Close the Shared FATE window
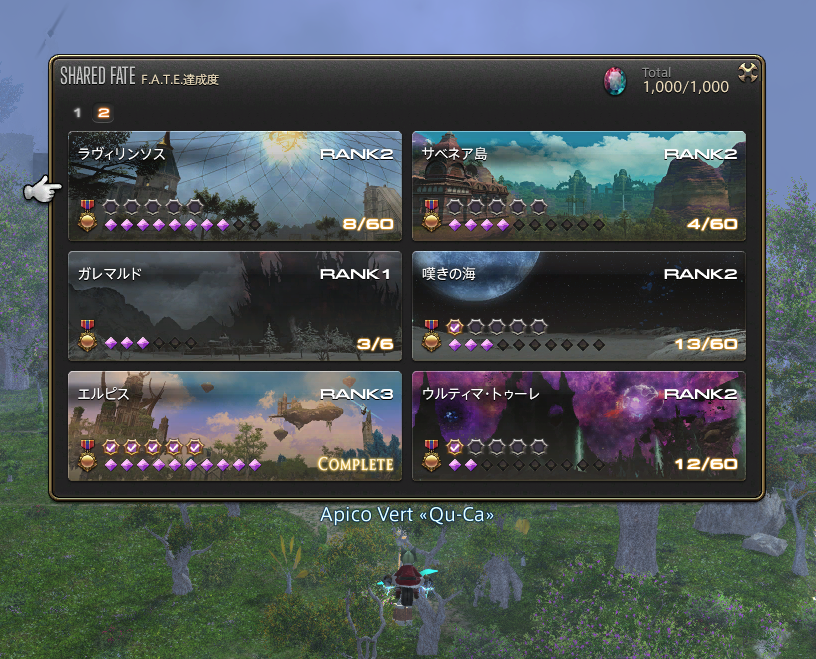Screen dimensions: 816x659 click(747, 73)
